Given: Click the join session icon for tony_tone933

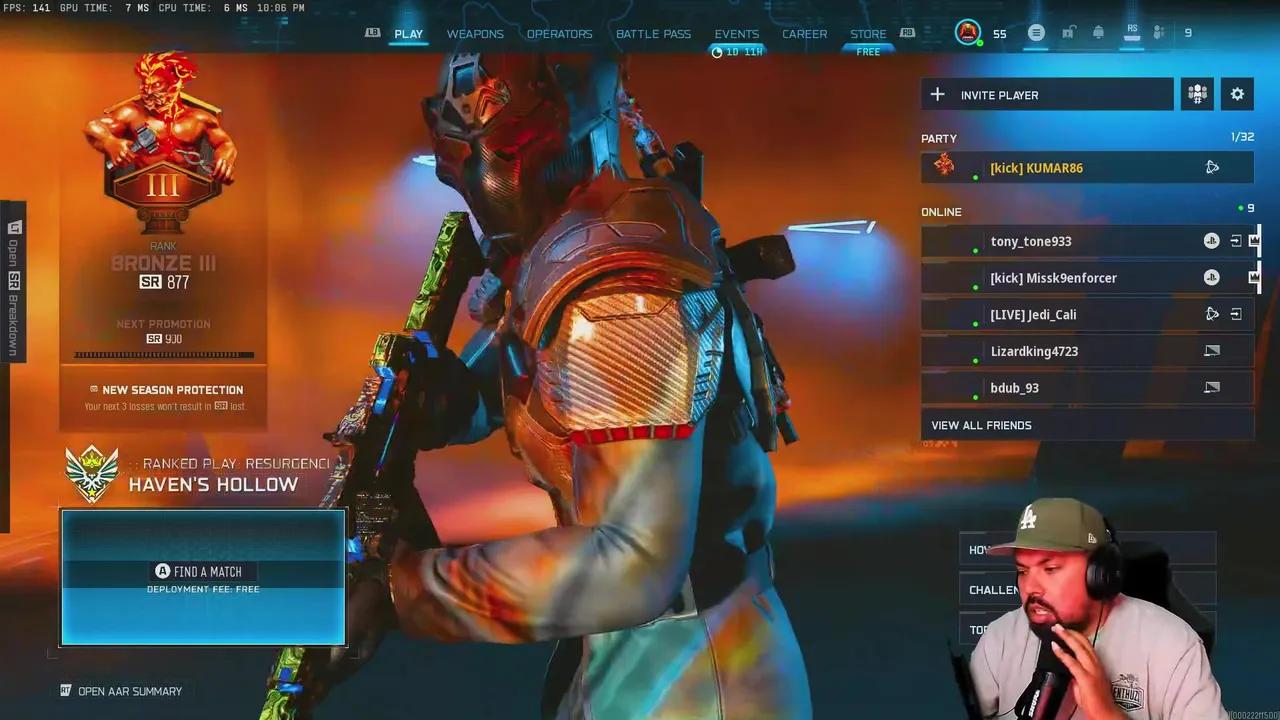Looking at the screenshot, I should pyautogui.click(x=1237, y=241).
